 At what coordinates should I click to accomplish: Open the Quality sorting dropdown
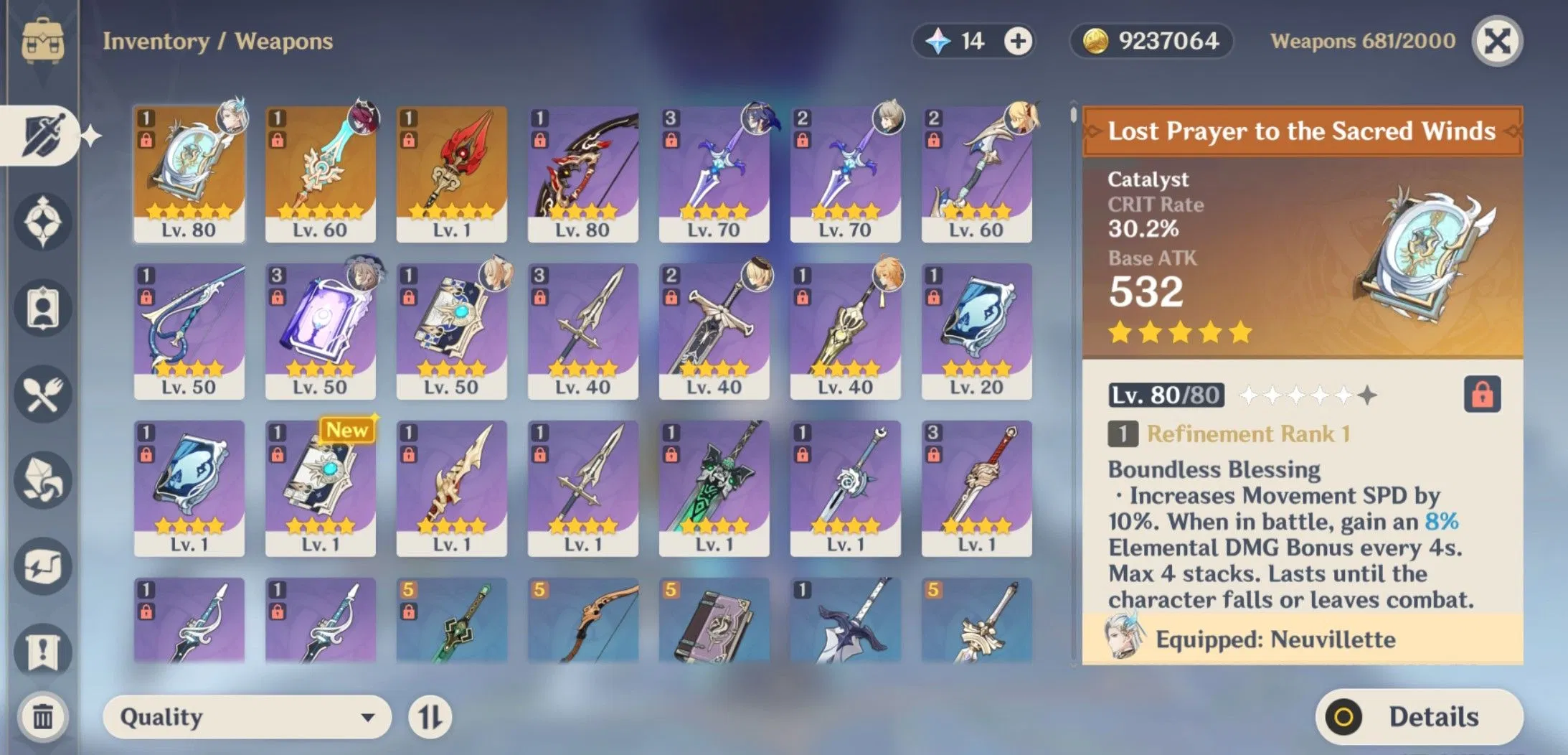click(247, 716)
